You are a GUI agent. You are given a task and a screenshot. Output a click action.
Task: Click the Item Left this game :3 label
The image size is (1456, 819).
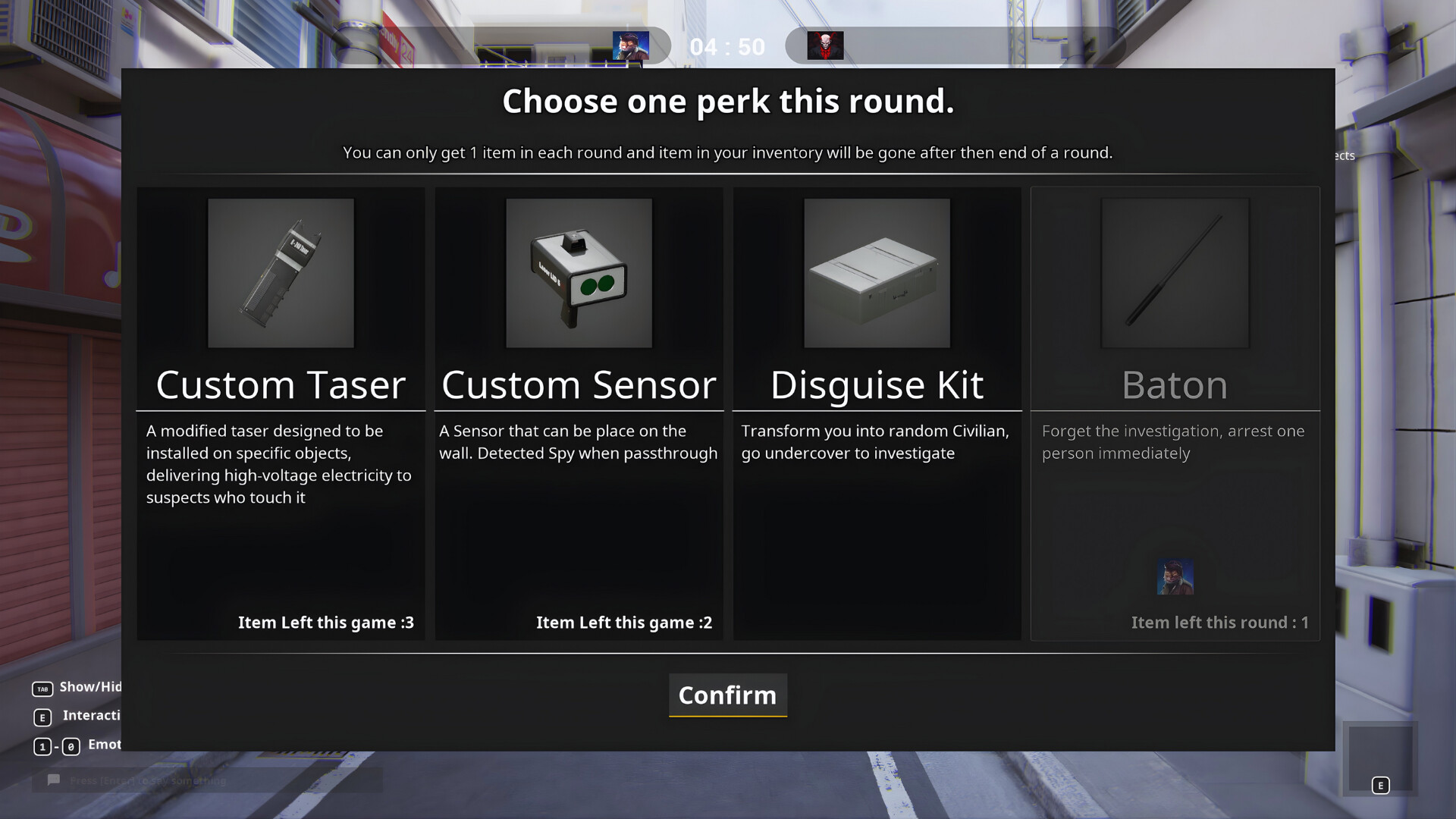point(327,622)
